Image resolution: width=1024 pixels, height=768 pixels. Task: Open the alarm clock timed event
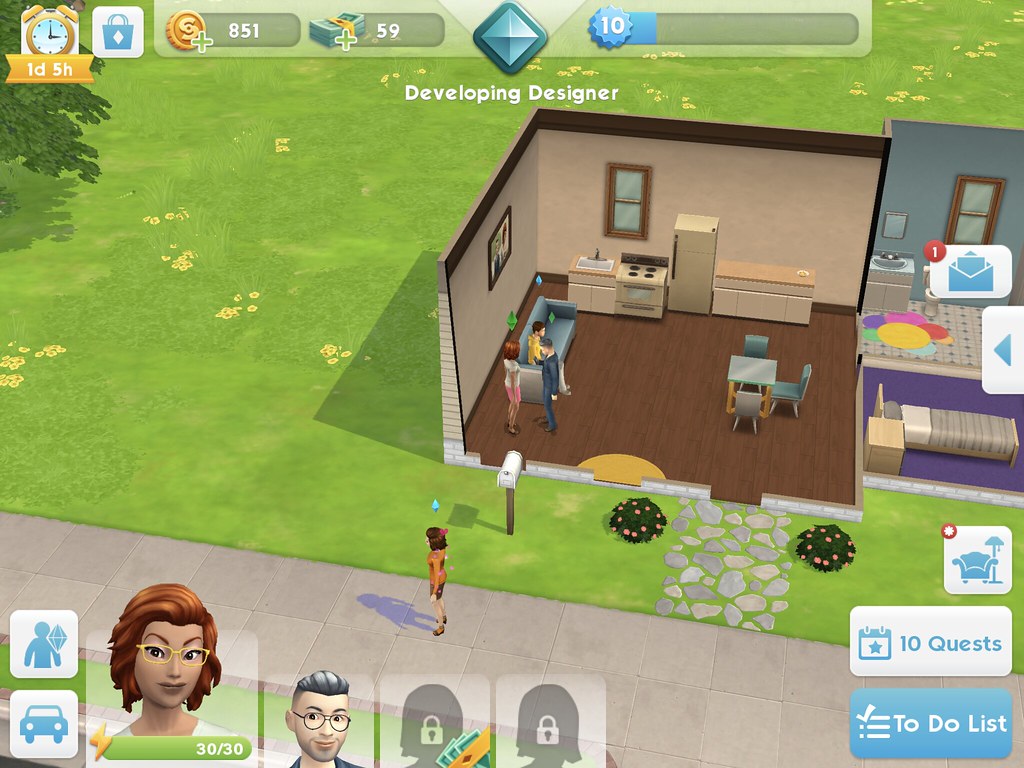49,35
